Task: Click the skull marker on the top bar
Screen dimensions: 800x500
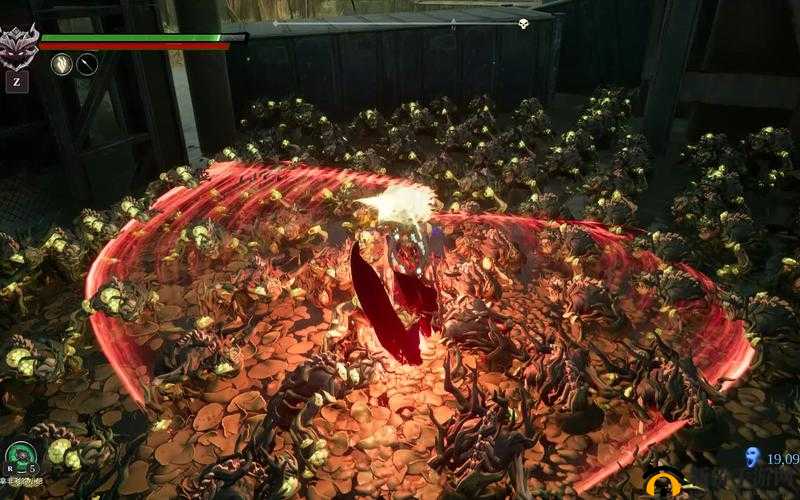Action: coord(523,23)
